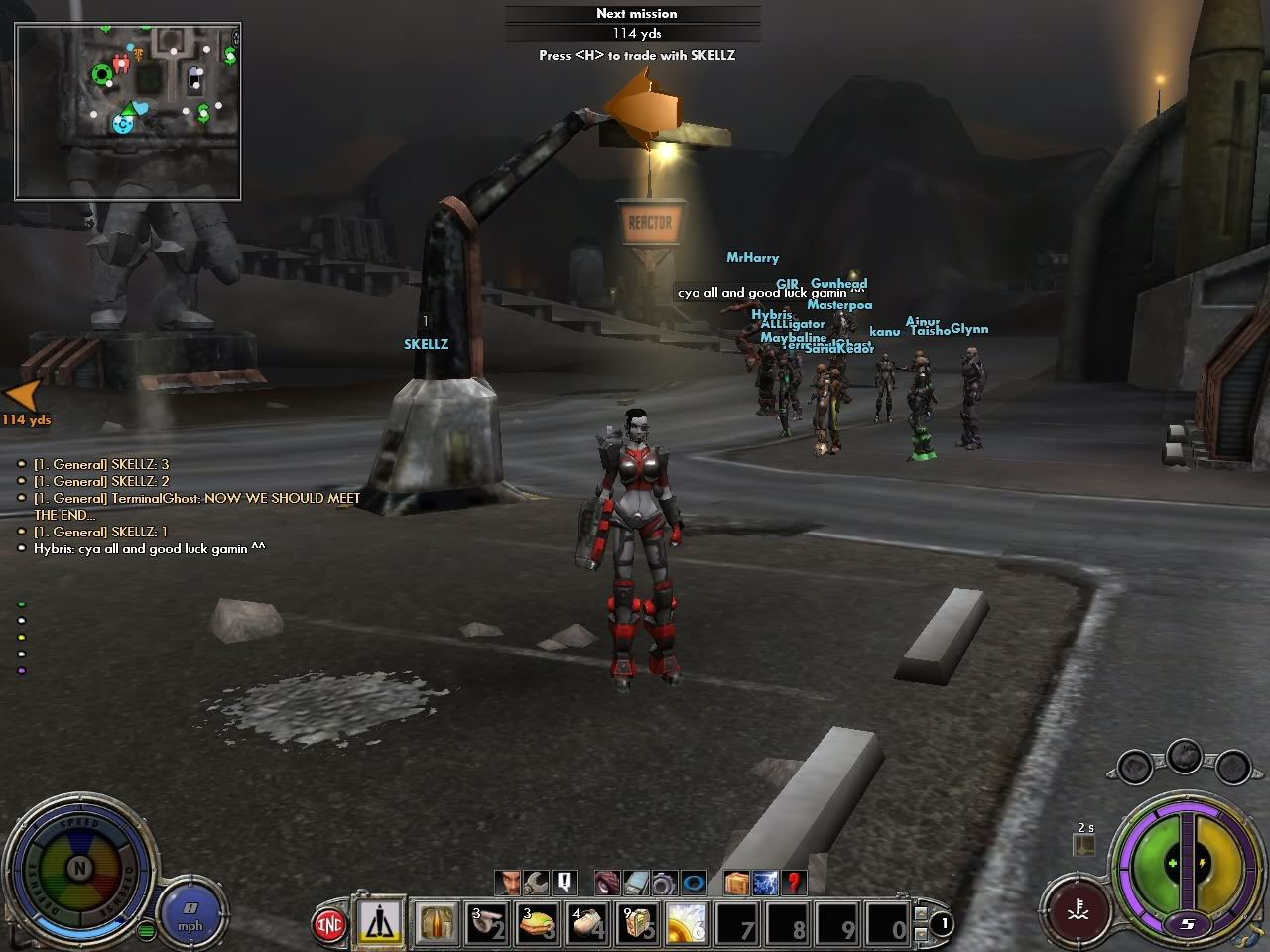The image size is (1270, 952).
Task: Open the lightning bolt menu icon
Action: point(765,882)
